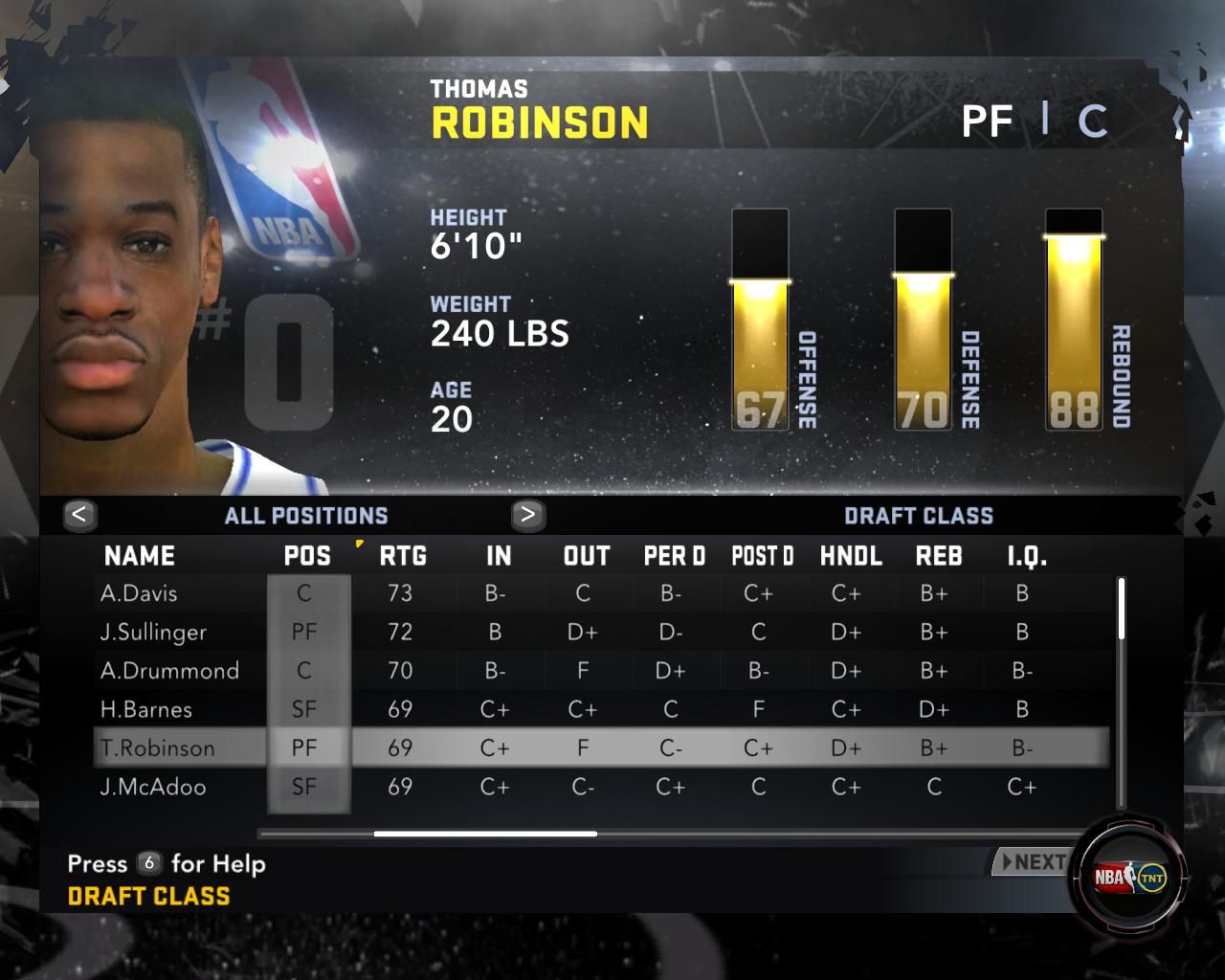1225x980 pixels.
Task: Sort players by POS column header
Action: (307, 556)
